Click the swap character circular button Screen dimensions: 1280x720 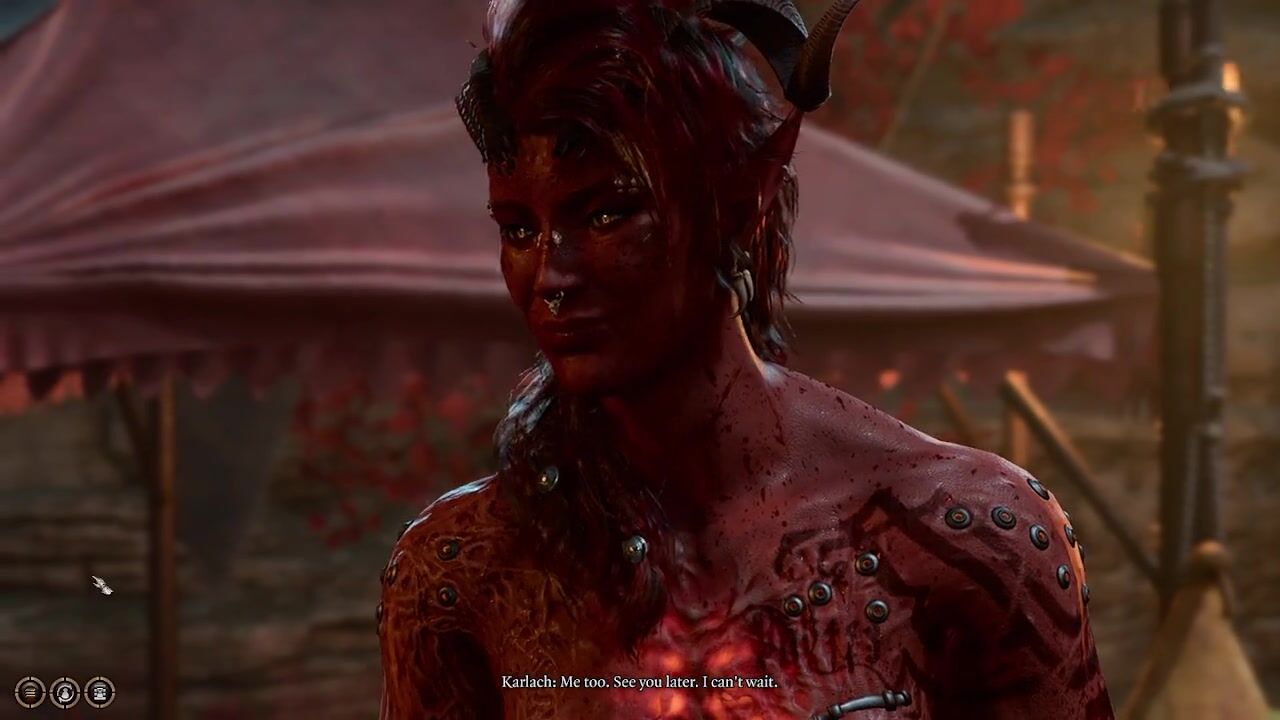(x=65, y=692)
